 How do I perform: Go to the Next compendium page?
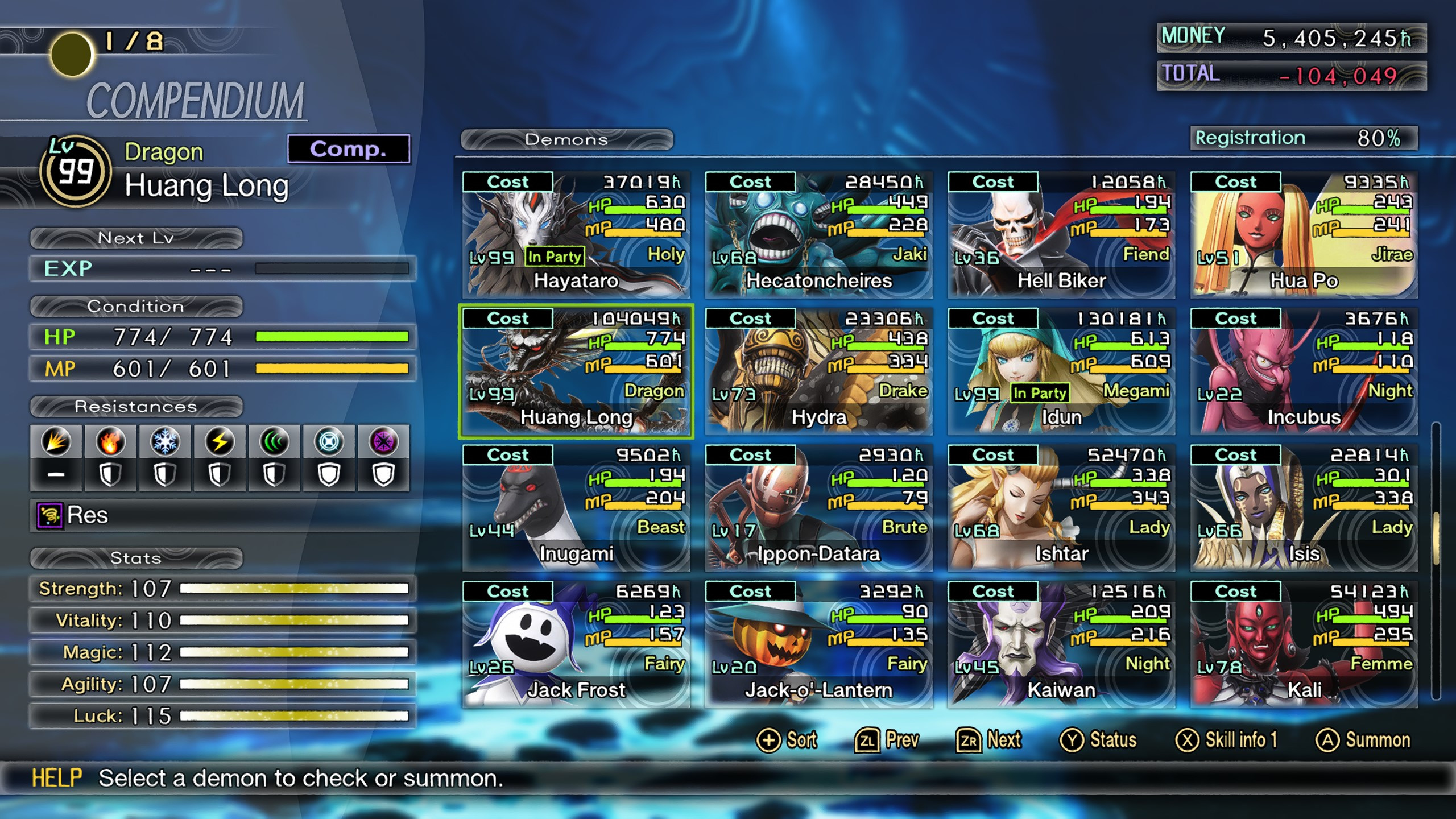tap(990, 740)
